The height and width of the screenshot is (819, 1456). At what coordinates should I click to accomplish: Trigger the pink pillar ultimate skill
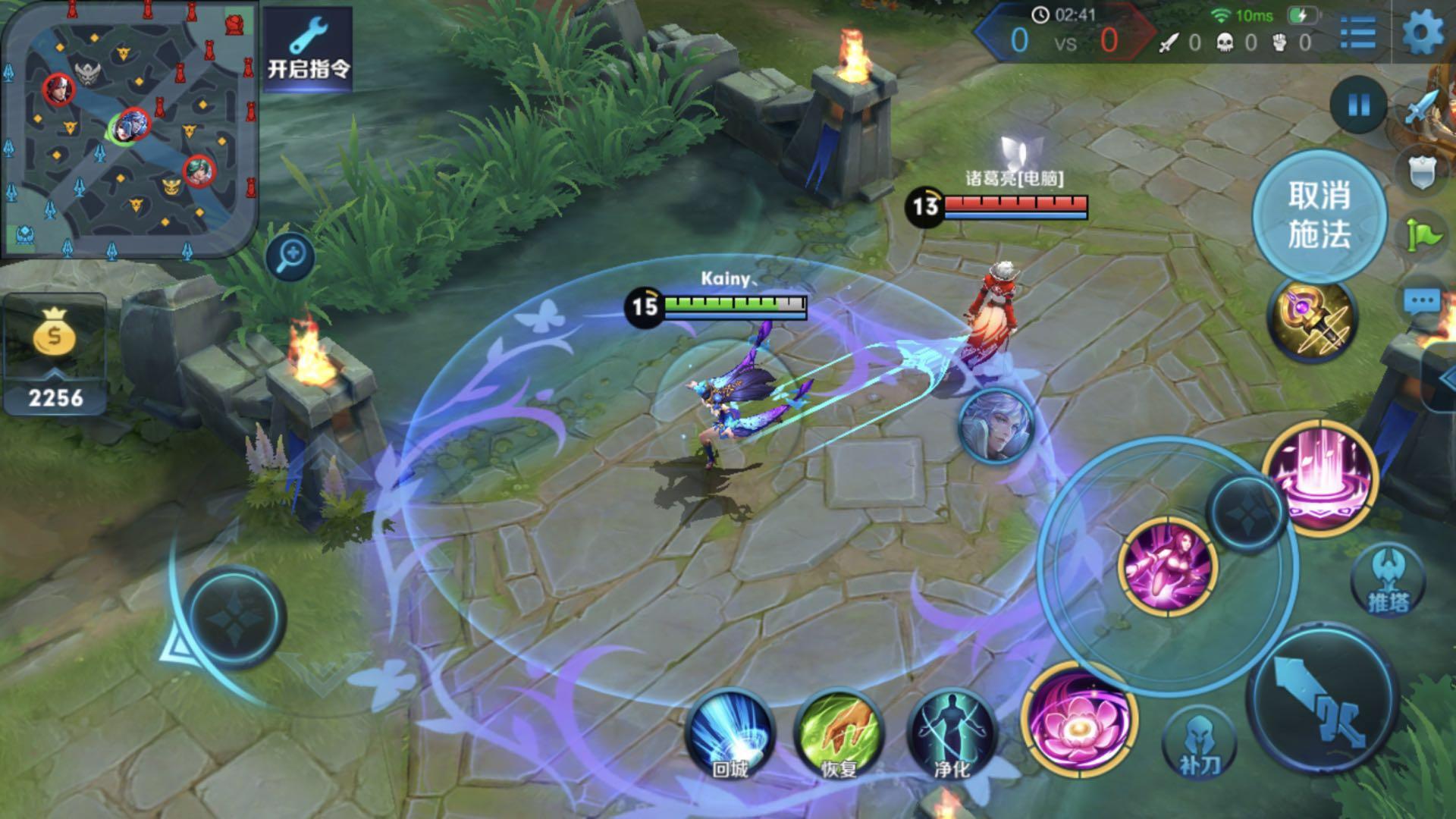click(1320, 475)
